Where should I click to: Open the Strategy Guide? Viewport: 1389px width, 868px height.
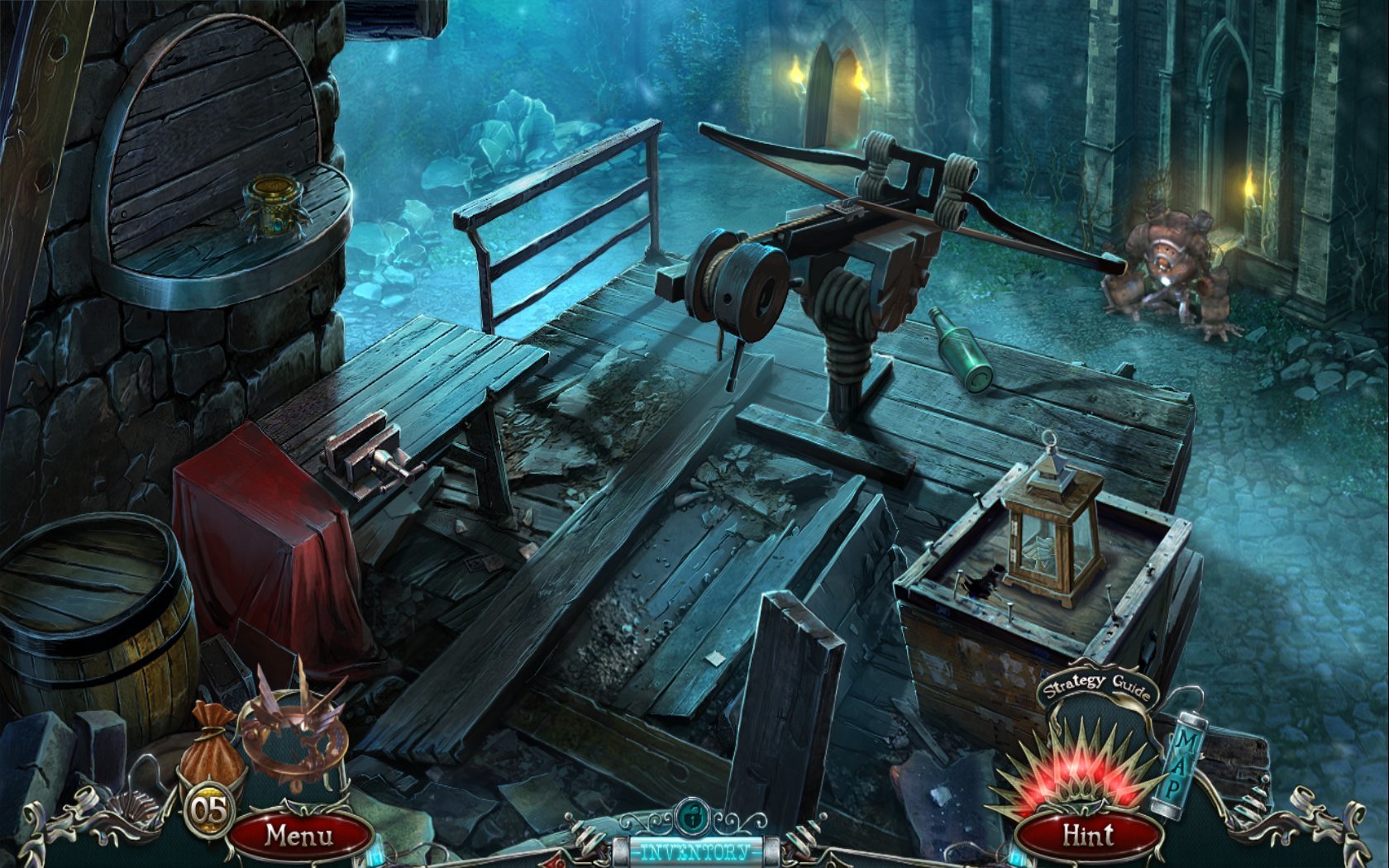[x=1095, y=686]
